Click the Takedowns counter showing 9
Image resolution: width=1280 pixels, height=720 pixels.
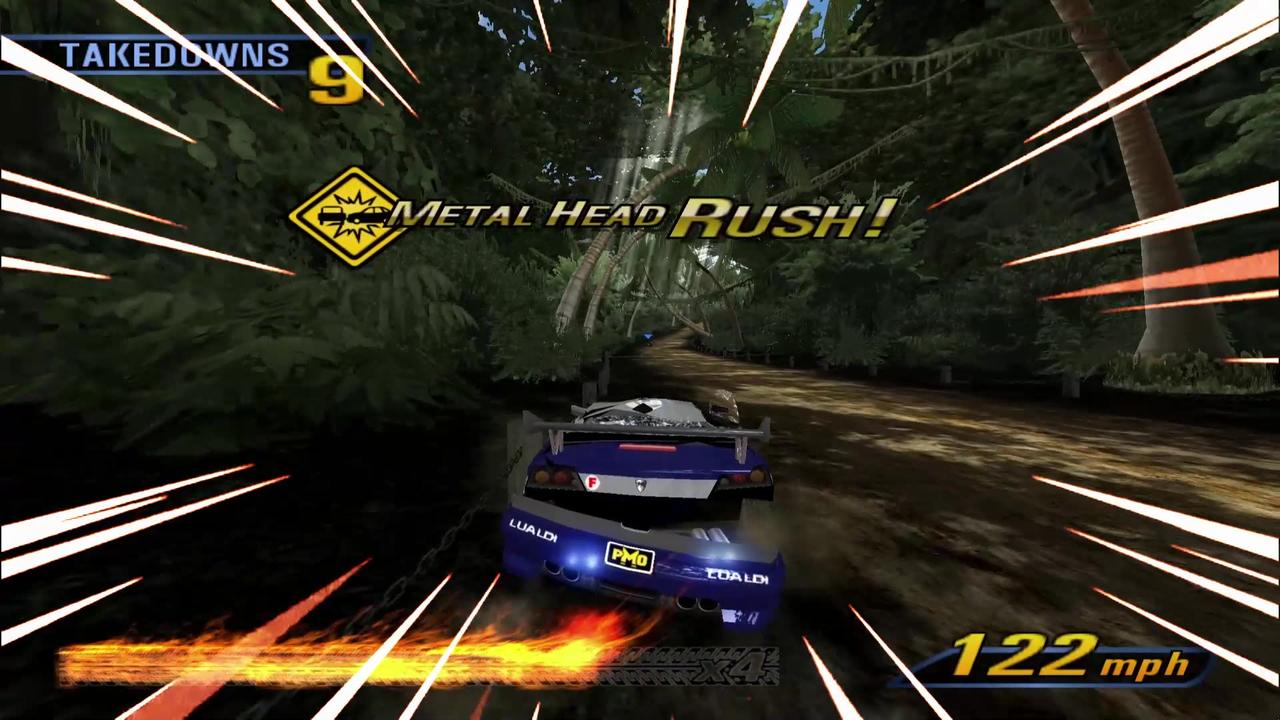pos(334,79)
